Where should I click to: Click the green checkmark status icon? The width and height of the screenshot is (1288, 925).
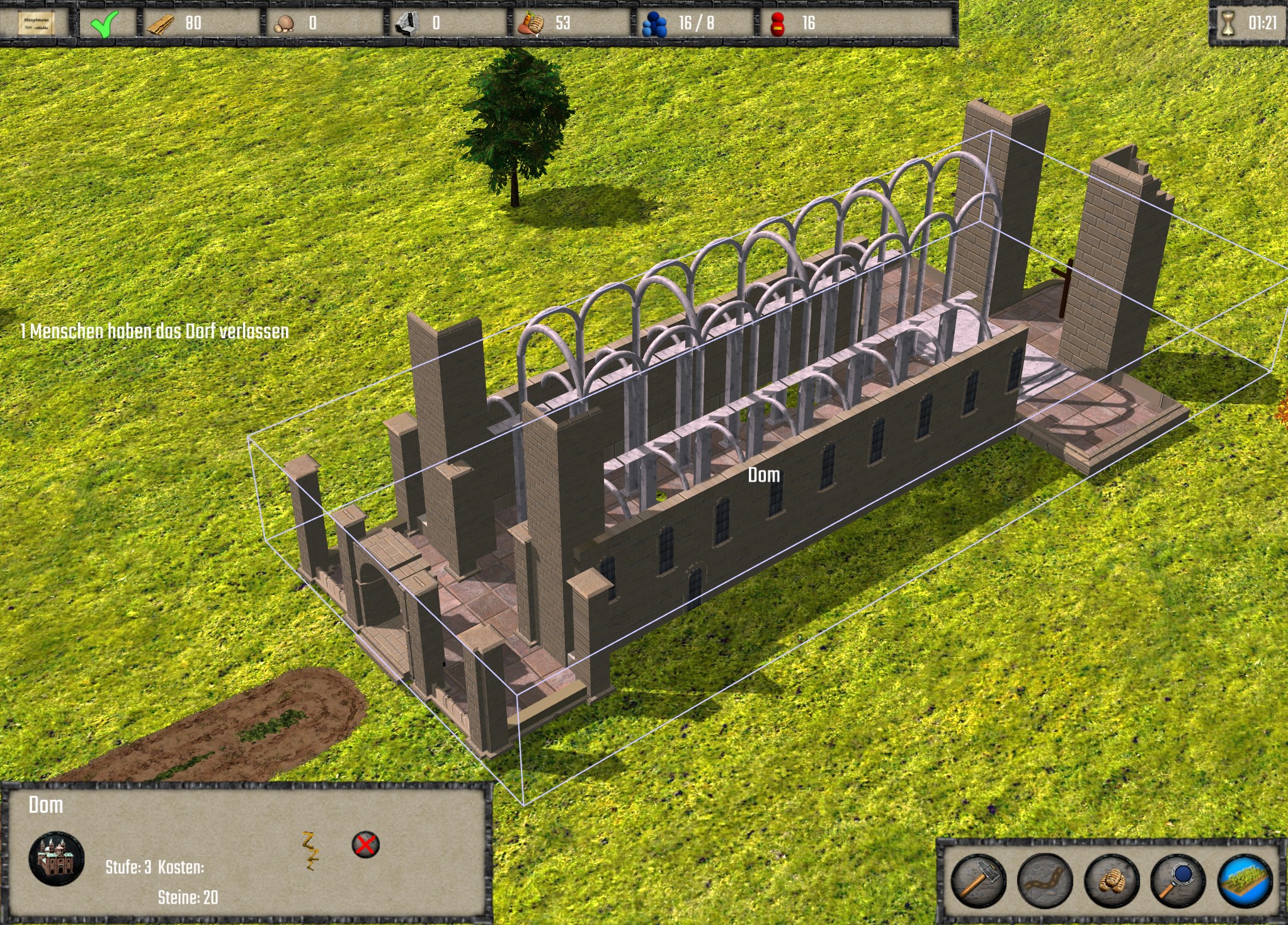(x=104, y=24)
